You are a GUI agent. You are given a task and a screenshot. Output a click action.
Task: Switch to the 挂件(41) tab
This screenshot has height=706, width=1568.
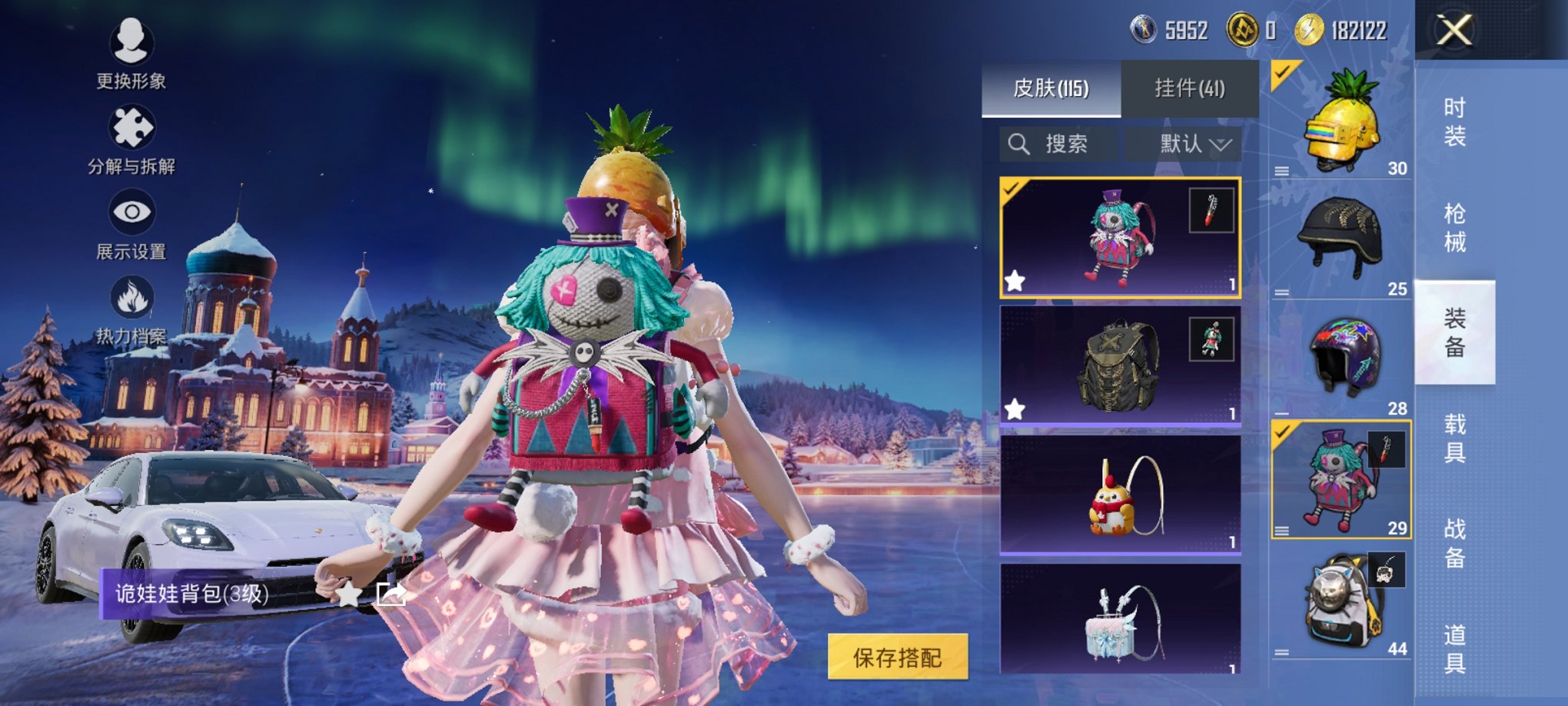(1191, 88)
